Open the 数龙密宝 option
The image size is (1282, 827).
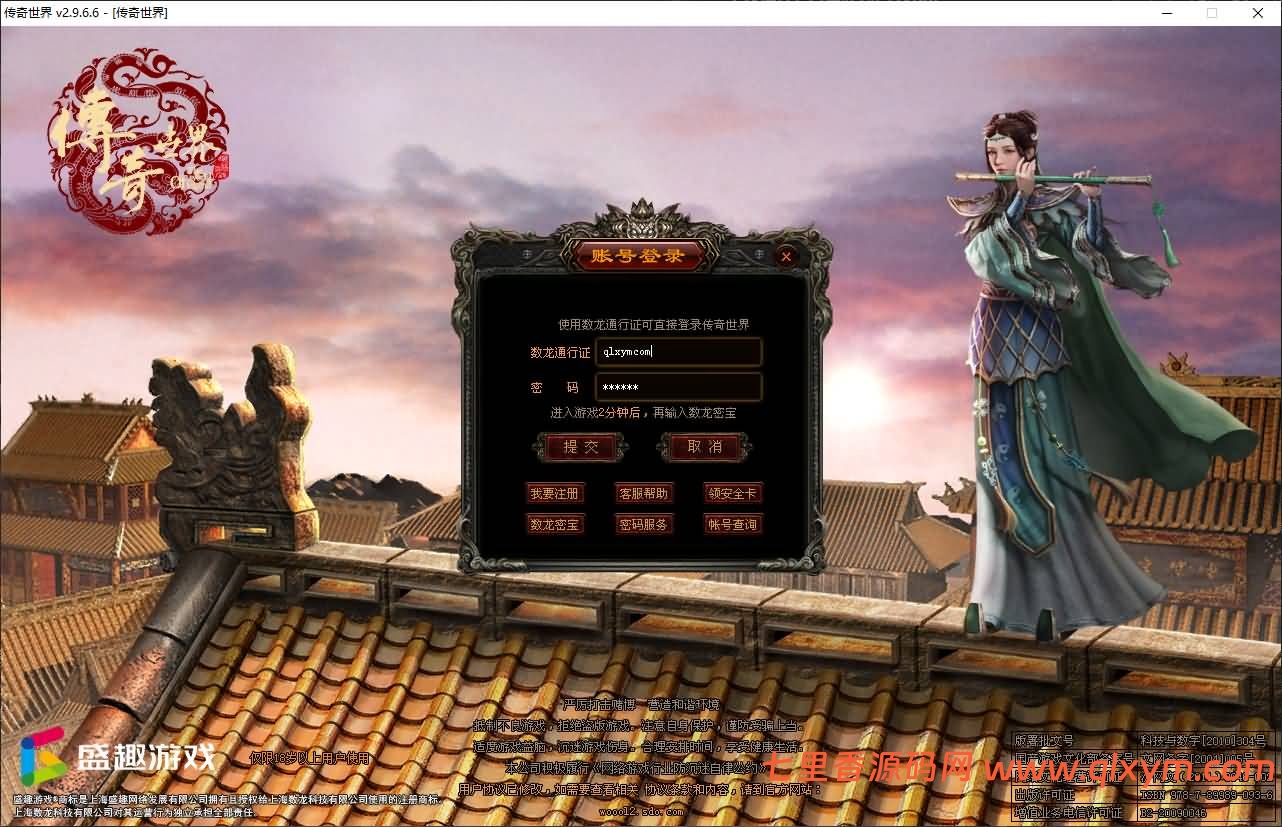coord(555,524)
